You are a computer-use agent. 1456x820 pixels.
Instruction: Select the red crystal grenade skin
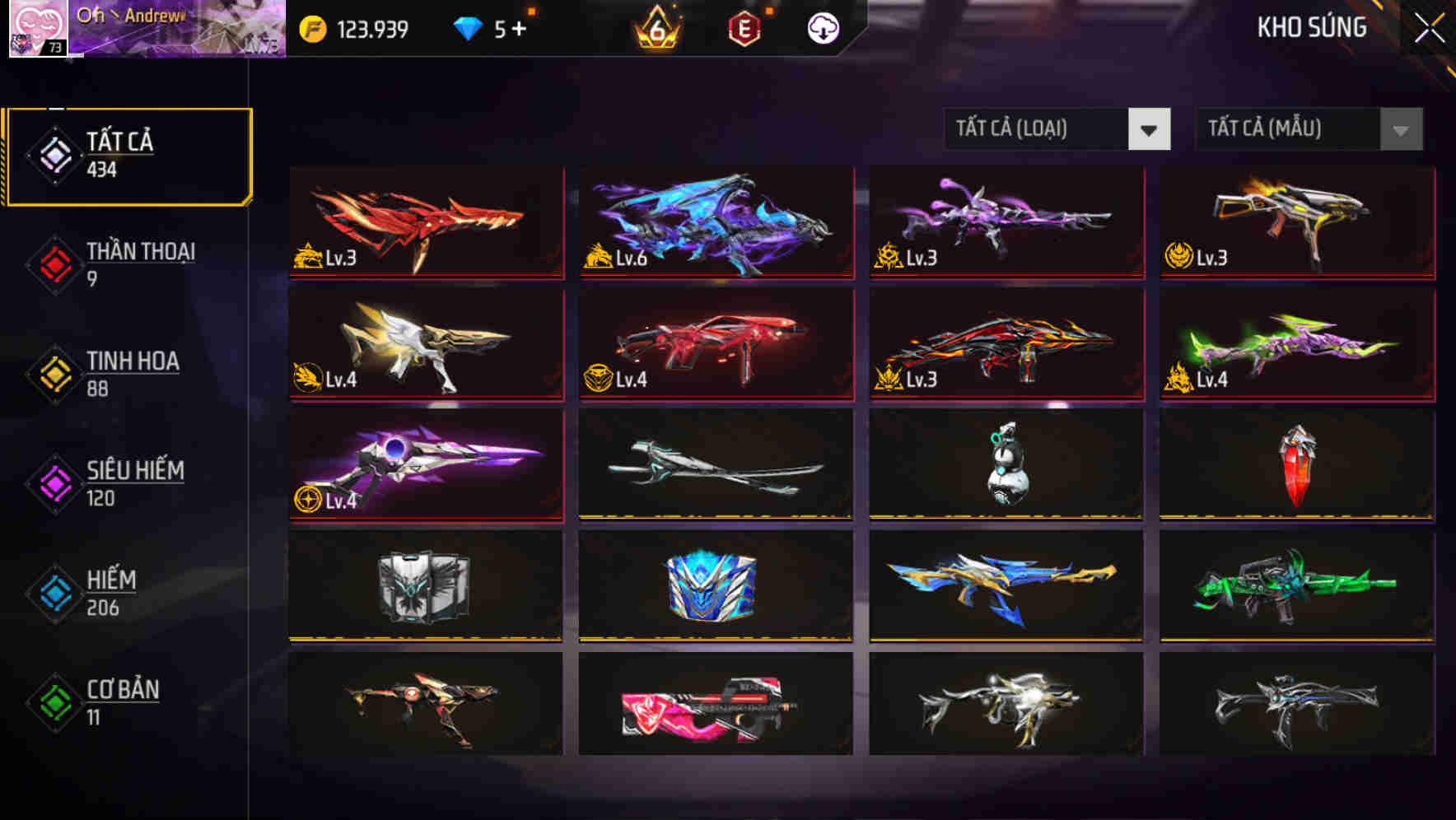[x=1295, y=465]
